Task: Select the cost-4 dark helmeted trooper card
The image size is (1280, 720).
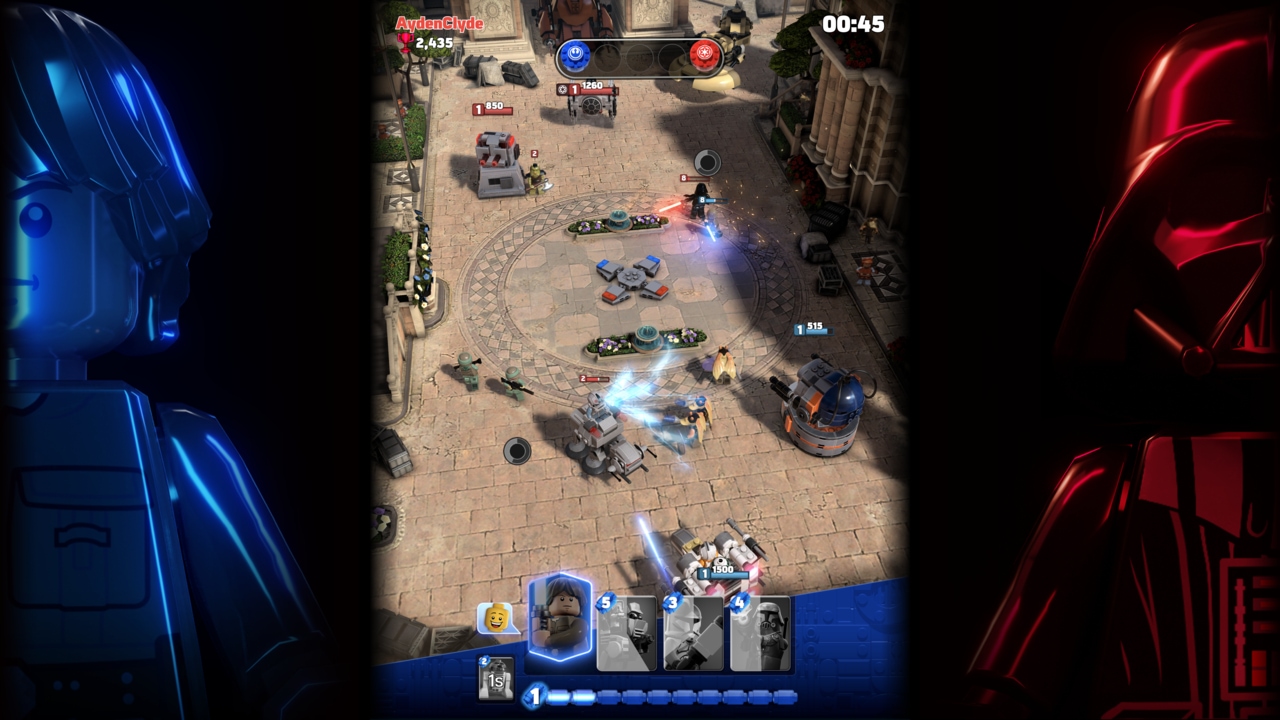Action: (x=760, y=632)
